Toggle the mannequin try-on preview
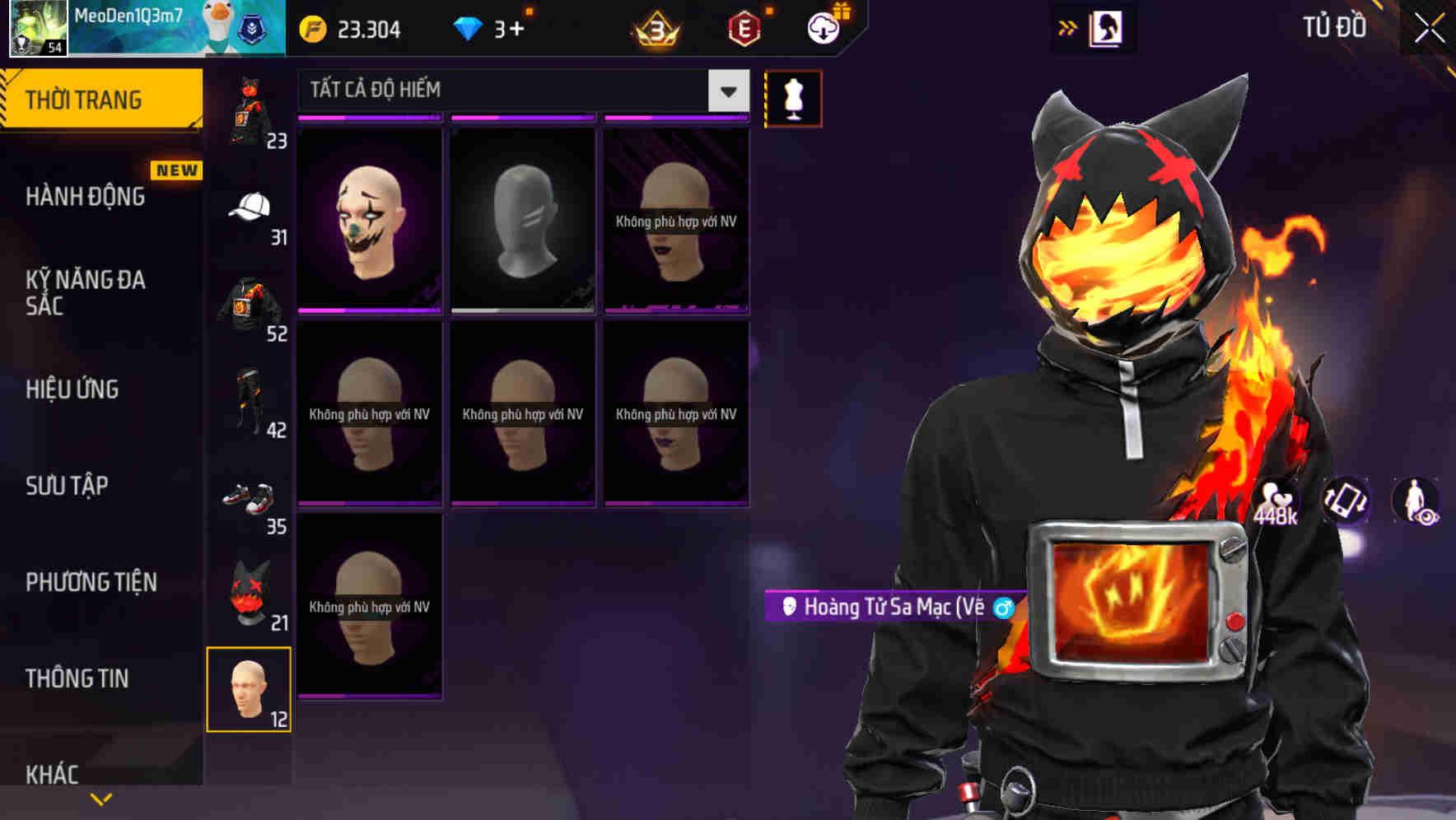1456x820 pixels. [x=793, y=97]
